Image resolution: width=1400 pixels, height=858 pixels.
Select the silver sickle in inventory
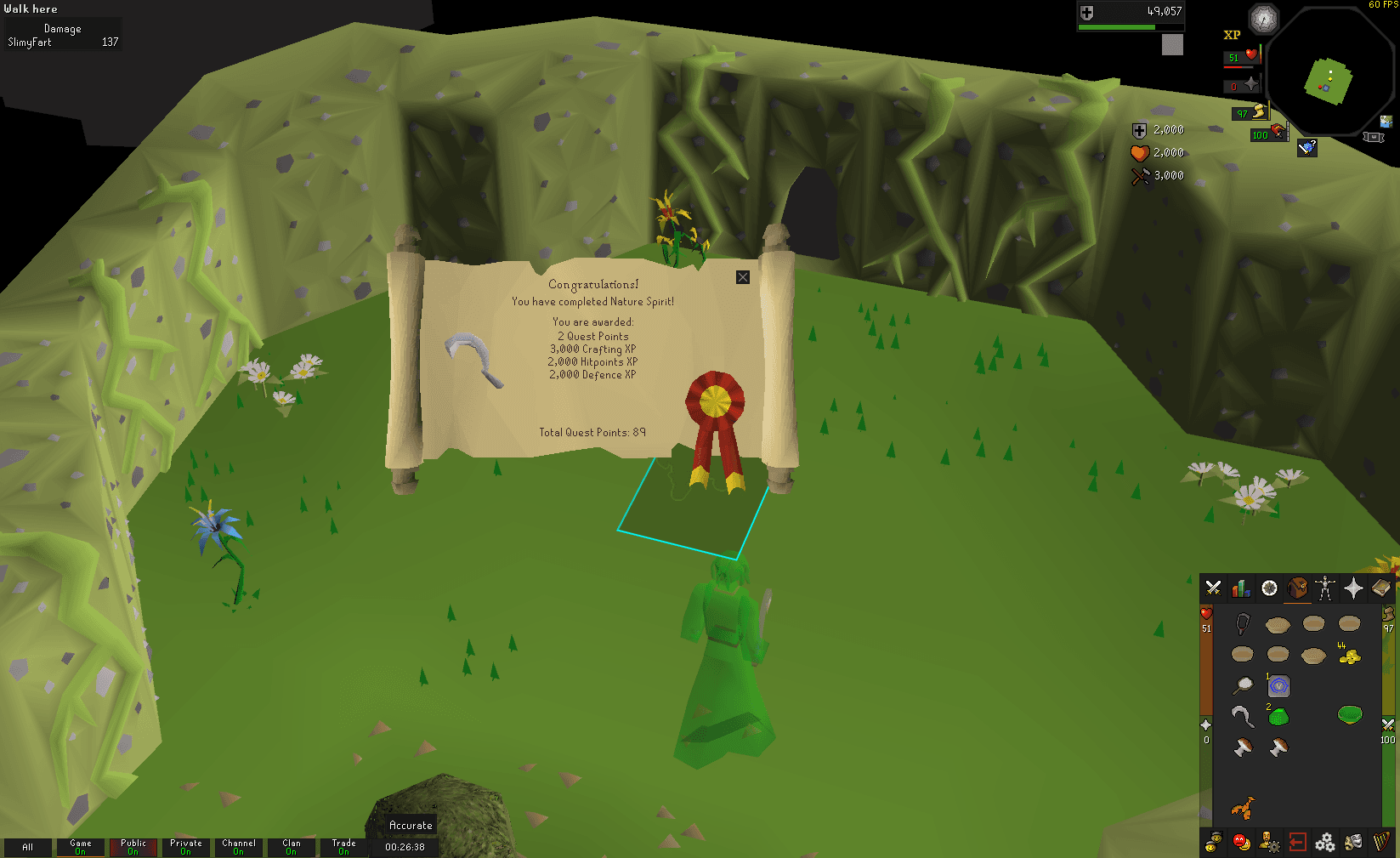pos(1242,715)
